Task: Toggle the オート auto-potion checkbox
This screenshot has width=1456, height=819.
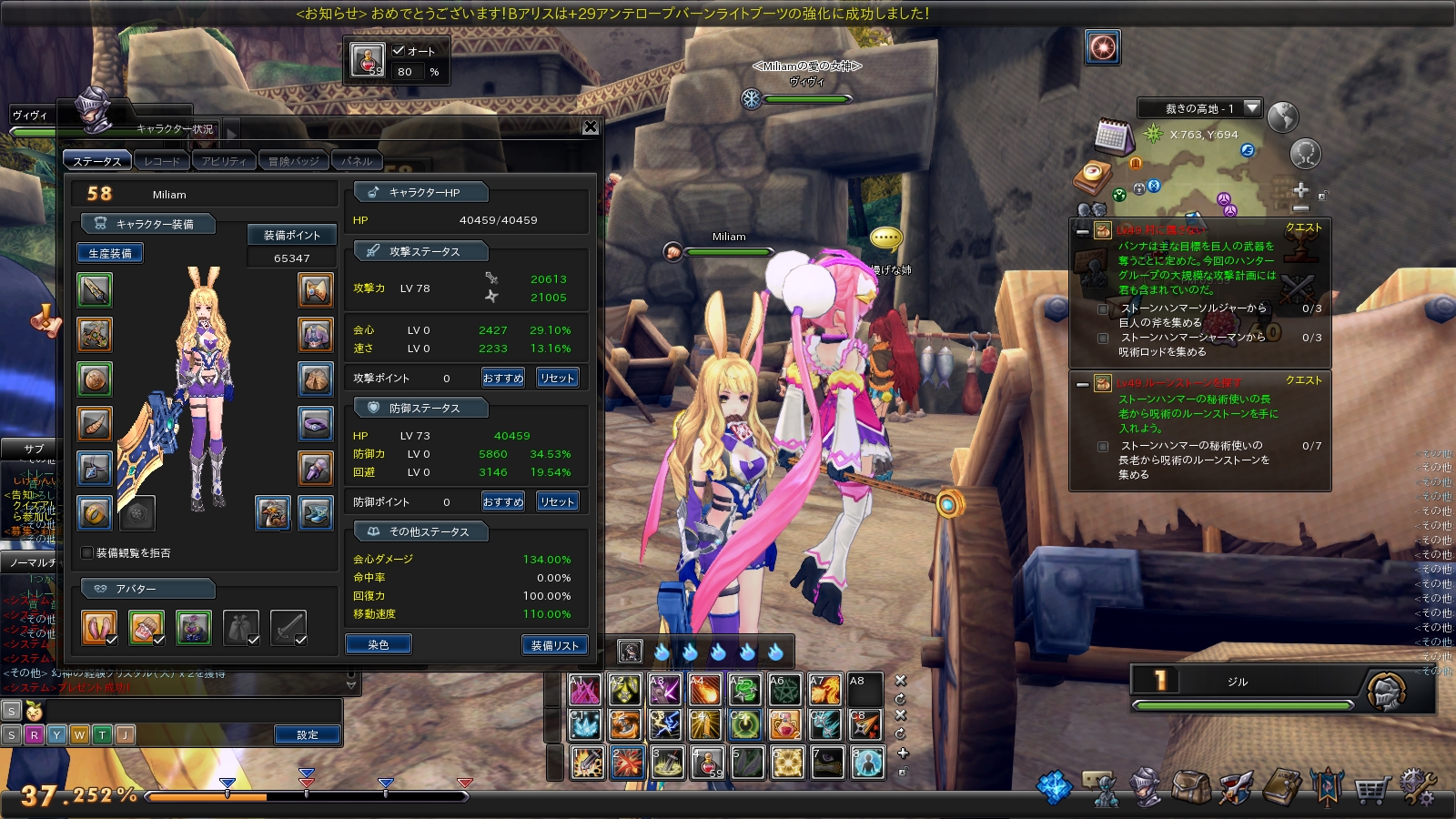Action: pyautogui.click(x=399, y=51)
